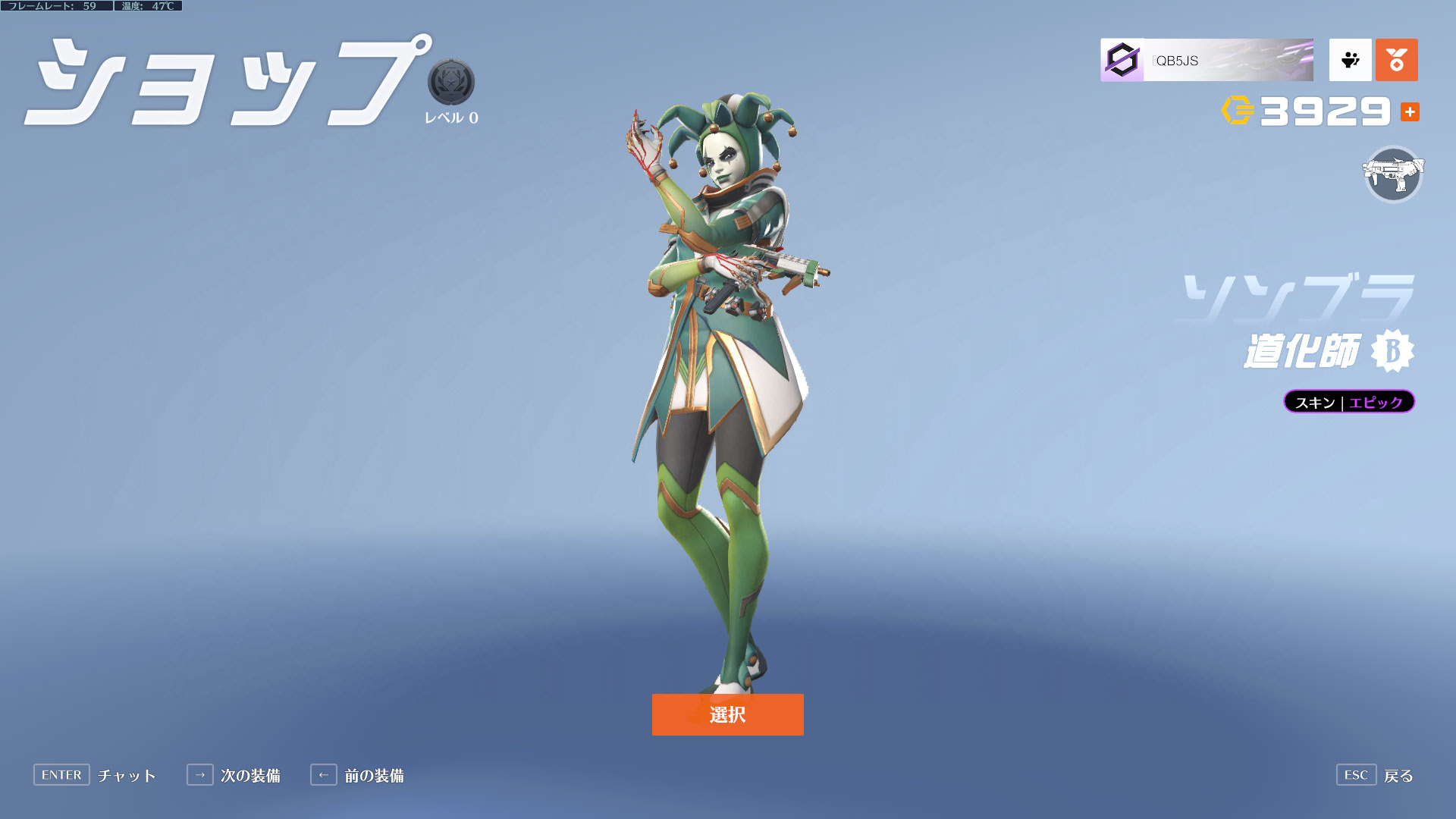
Task: Click the level 0 badge emblem
Action: pos(451,82)
